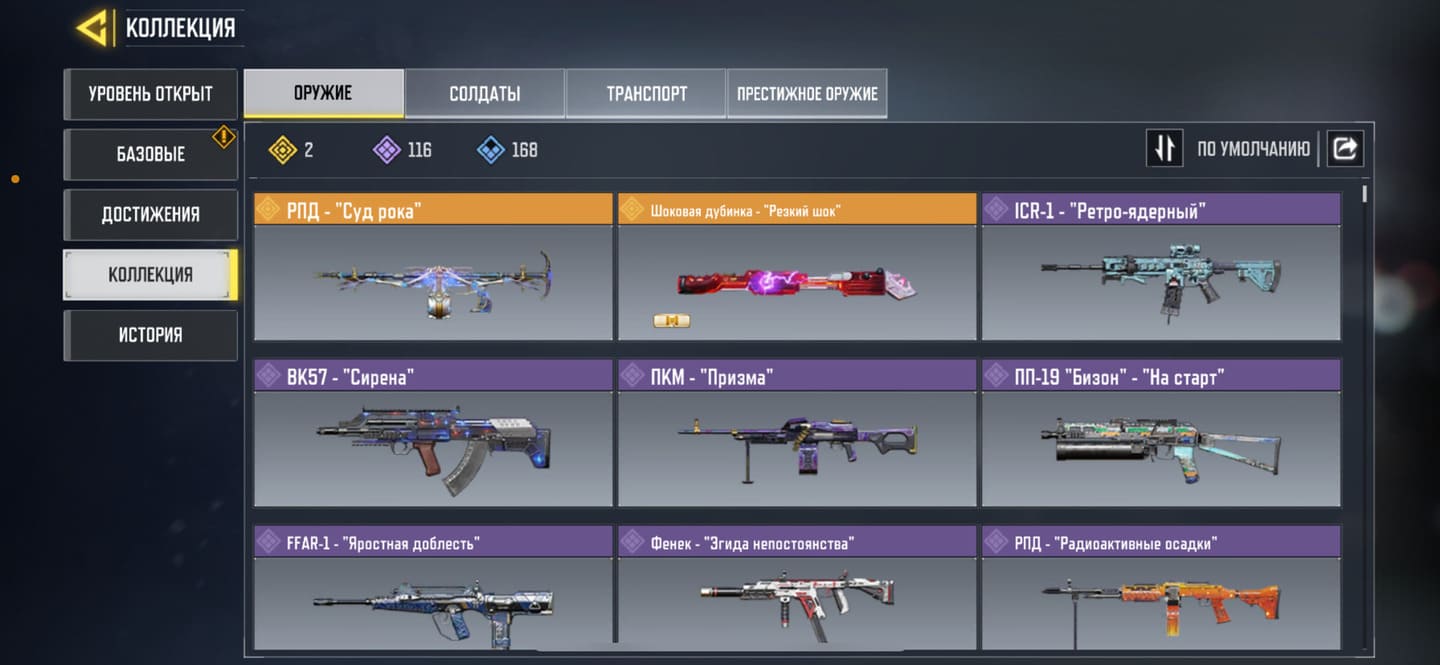Choose the Коллекция side menu entry

150,274
